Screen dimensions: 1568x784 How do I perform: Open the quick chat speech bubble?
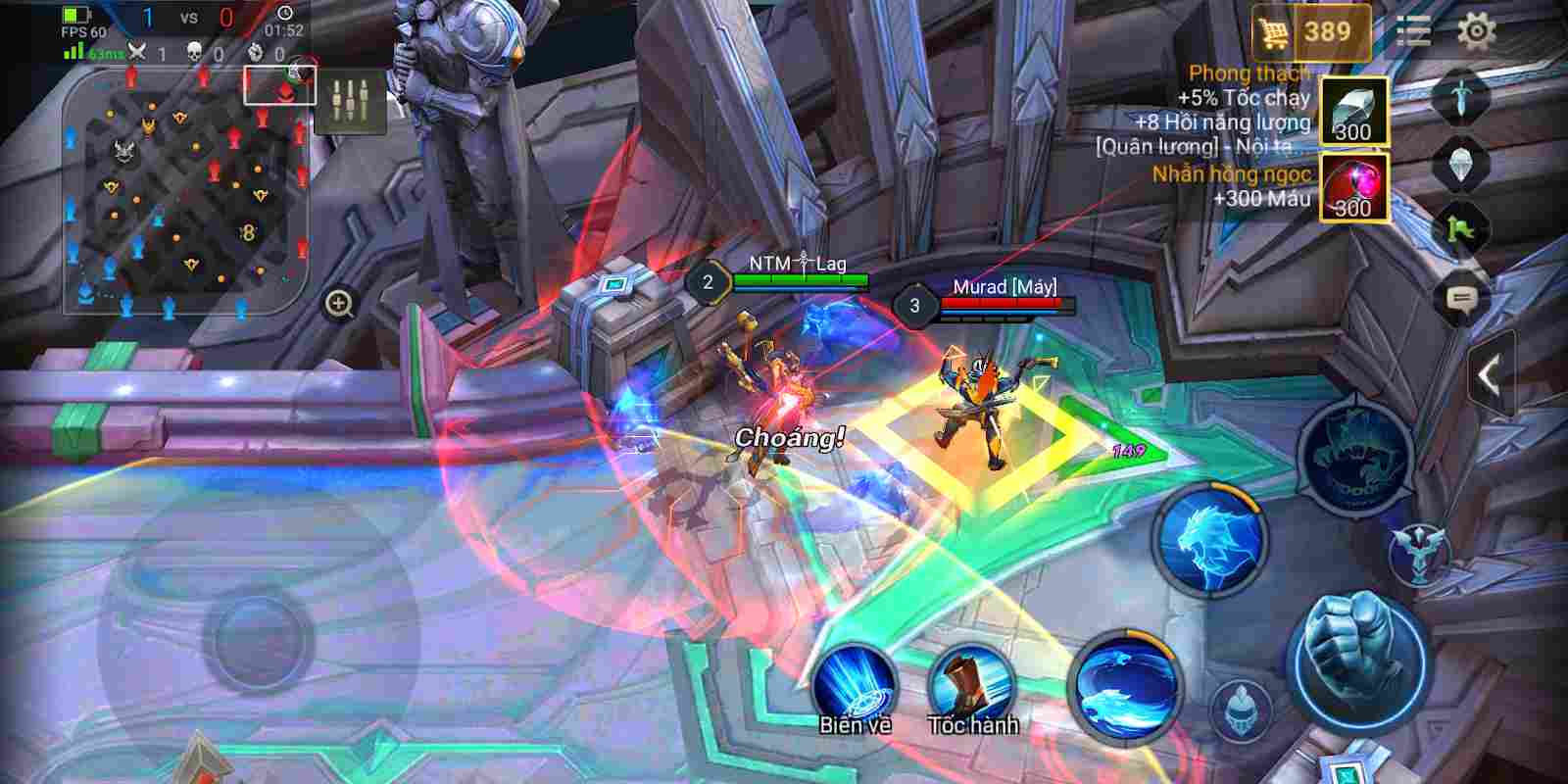[1461, 298]
